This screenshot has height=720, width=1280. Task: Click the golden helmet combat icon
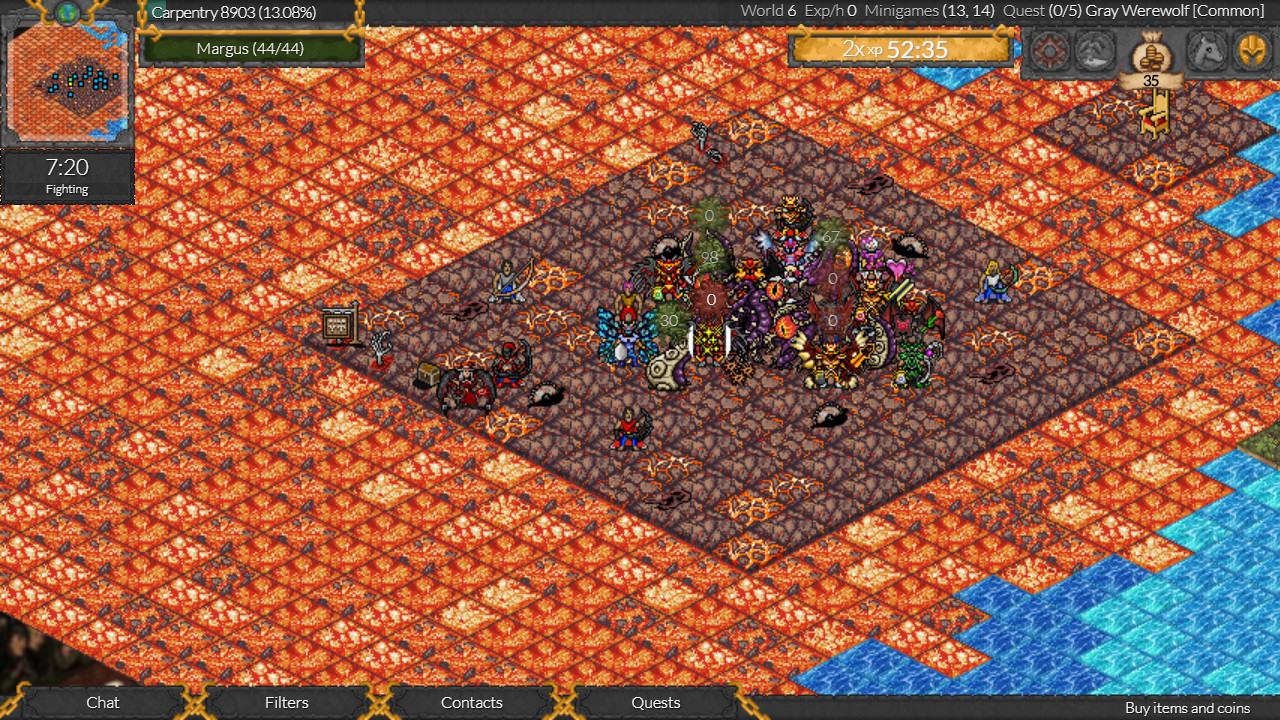coord(1252,50)
